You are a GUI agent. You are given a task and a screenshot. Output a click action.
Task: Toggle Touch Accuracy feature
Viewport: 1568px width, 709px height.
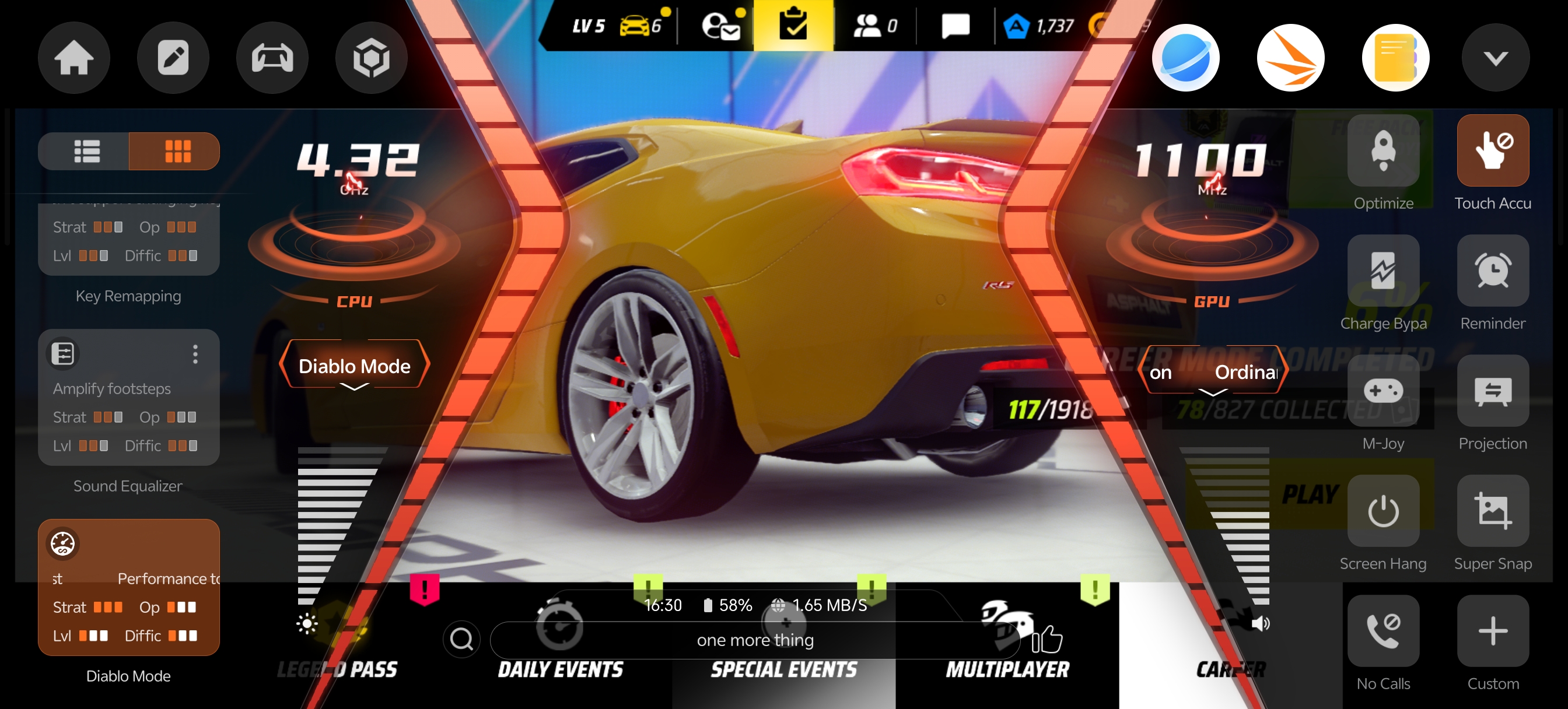(1493, 151)
